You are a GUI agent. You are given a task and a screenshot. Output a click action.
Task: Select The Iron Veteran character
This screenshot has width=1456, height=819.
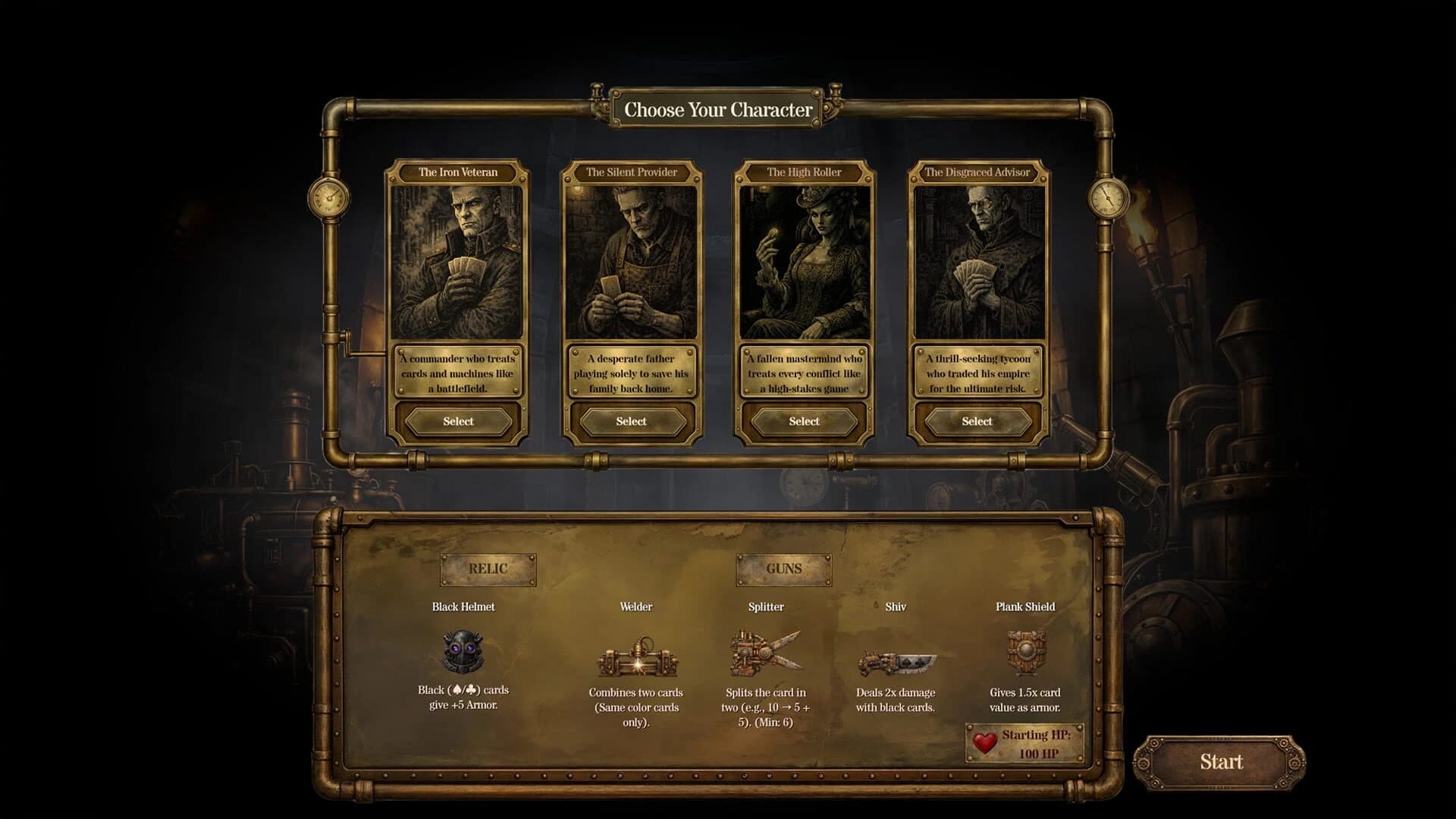coord(457,421)
